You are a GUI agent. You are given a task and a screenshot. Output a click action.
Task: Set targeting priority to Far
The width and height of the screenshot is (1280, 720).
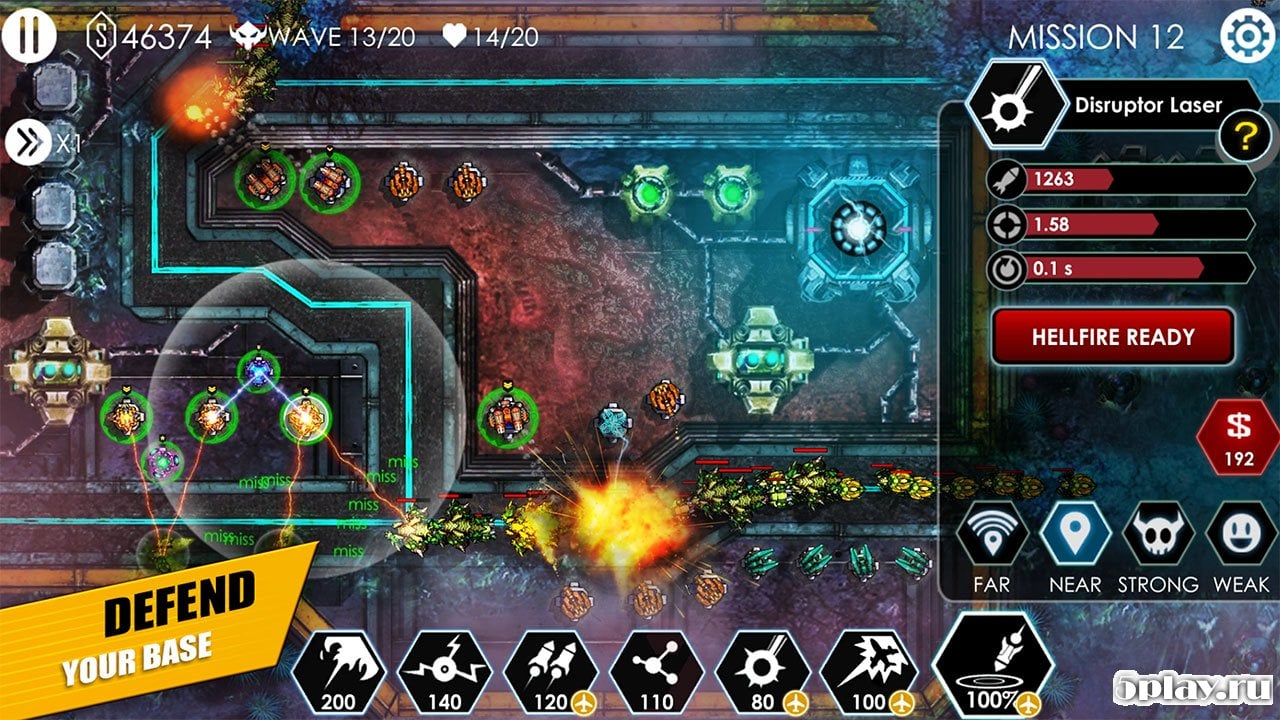991,537
